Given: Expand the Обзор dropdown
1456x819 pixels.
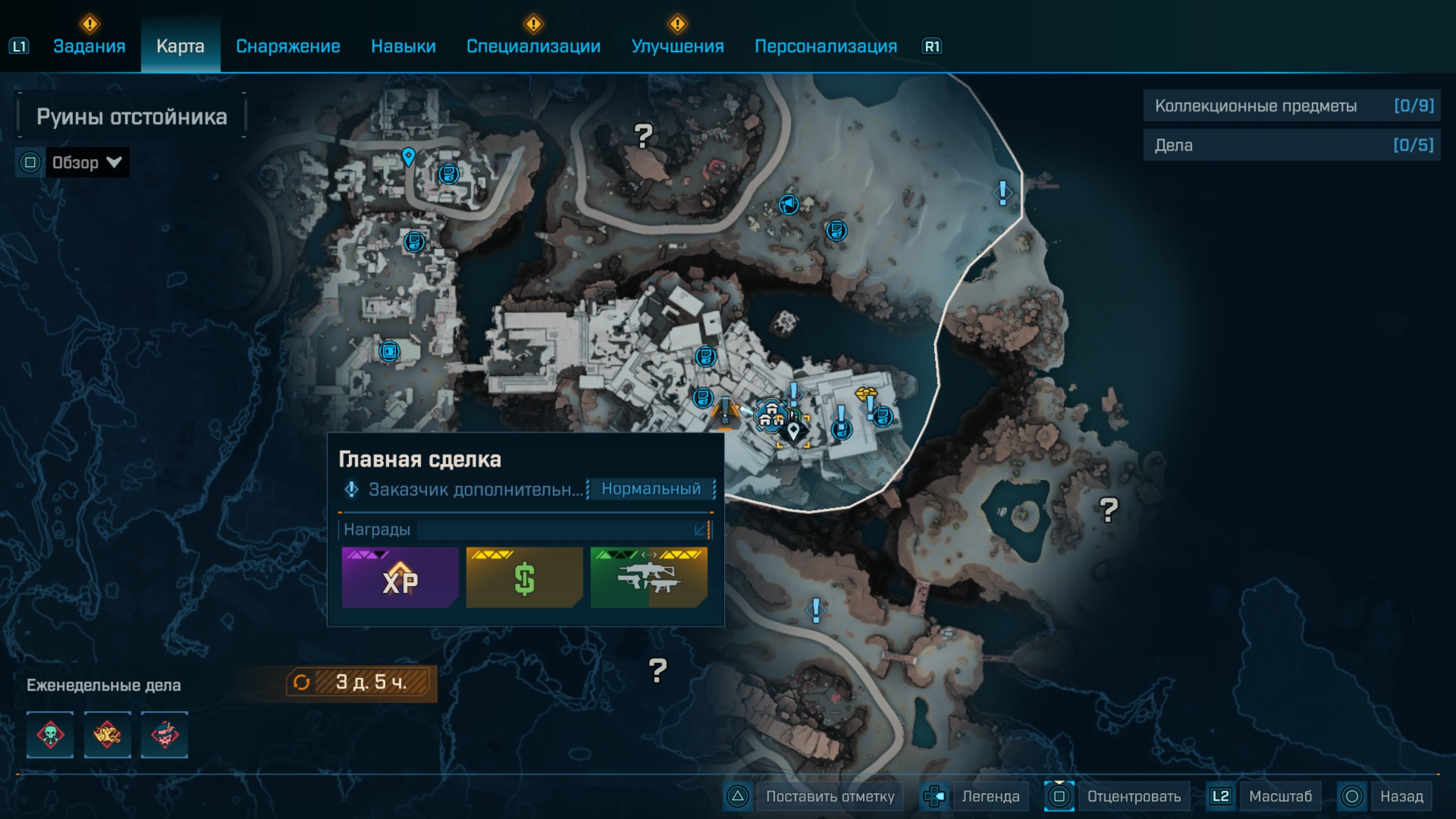Looking at the screenshot, I should pos(86,163).
